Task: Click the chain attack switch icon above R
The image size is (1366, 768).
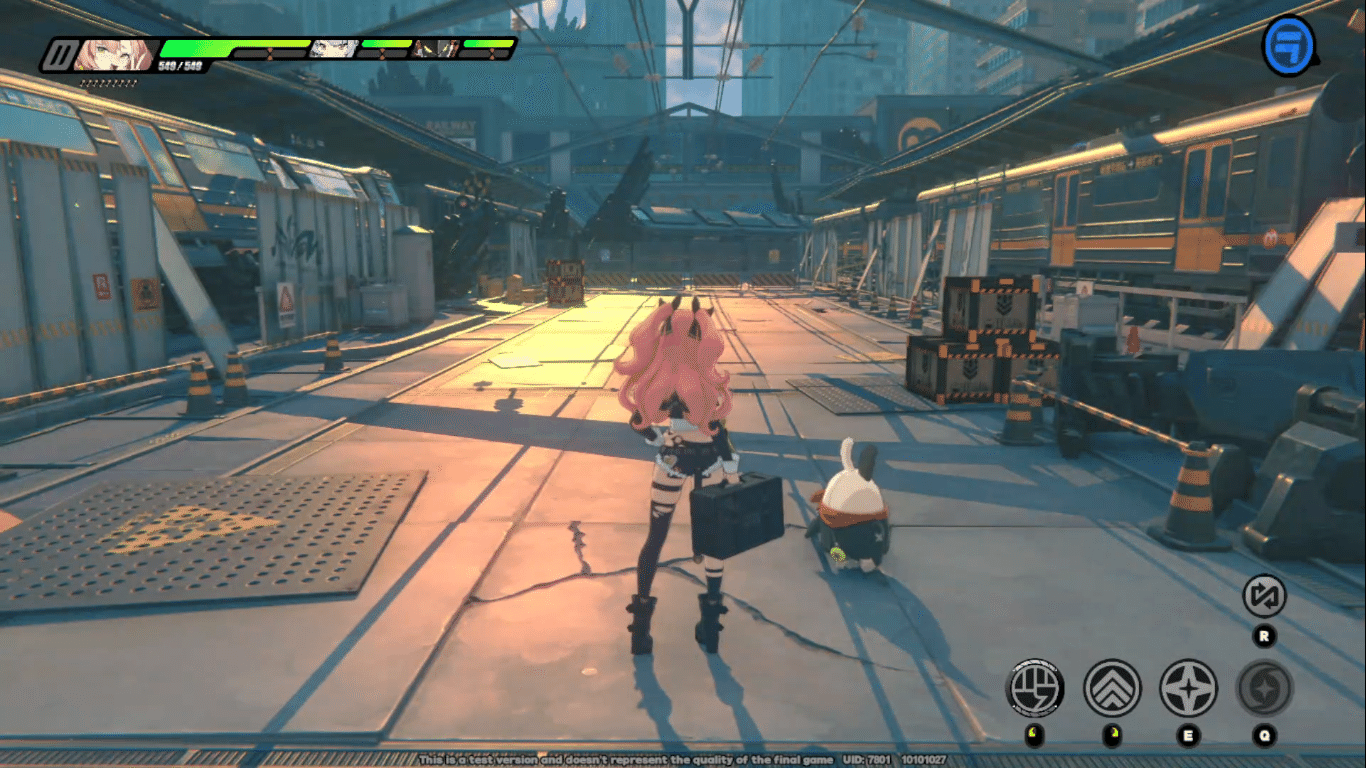Action: [1265, 597]
